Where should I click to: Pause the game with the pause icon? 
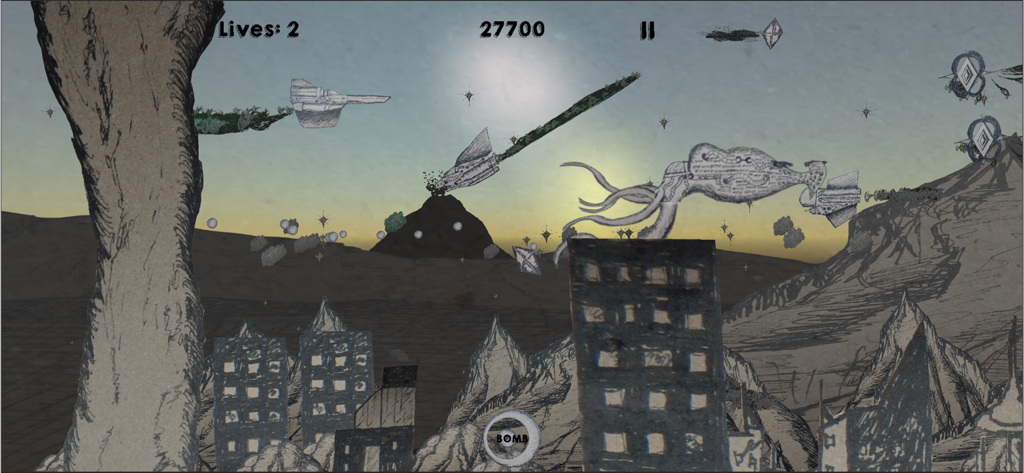click(x=647, y=31)
